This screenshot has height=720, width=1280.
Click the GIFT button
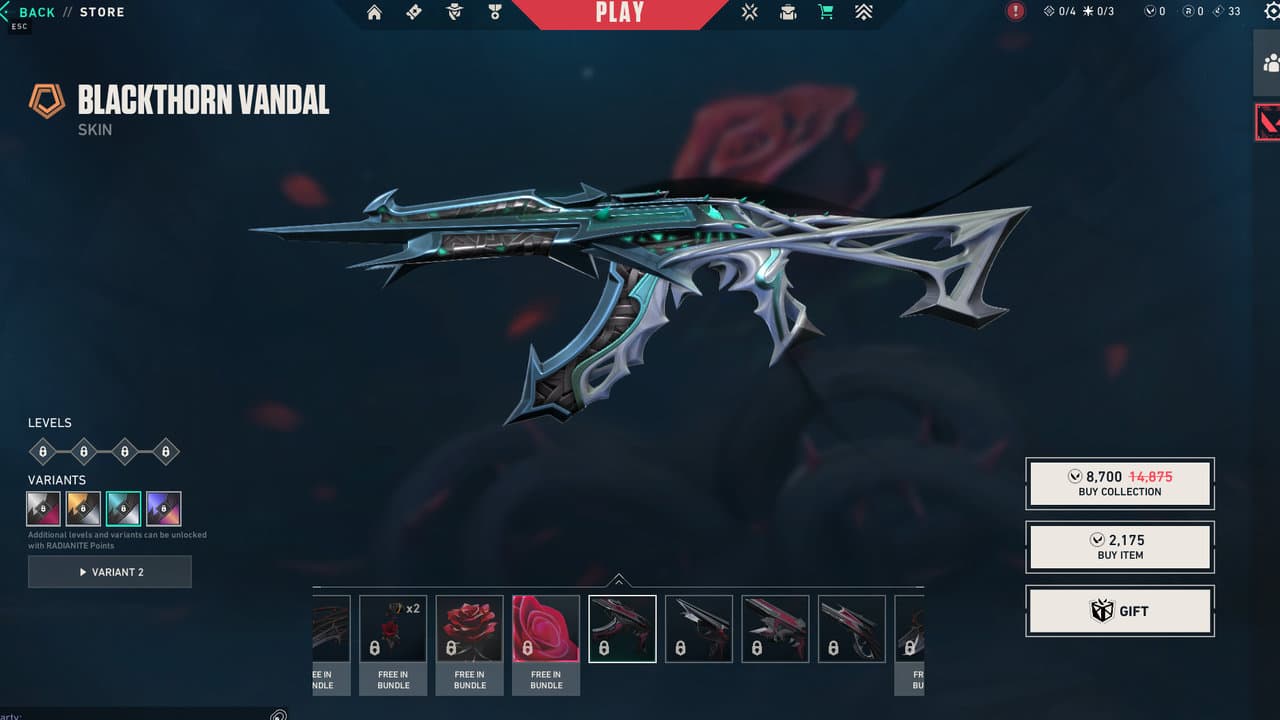click(1119, 611)
